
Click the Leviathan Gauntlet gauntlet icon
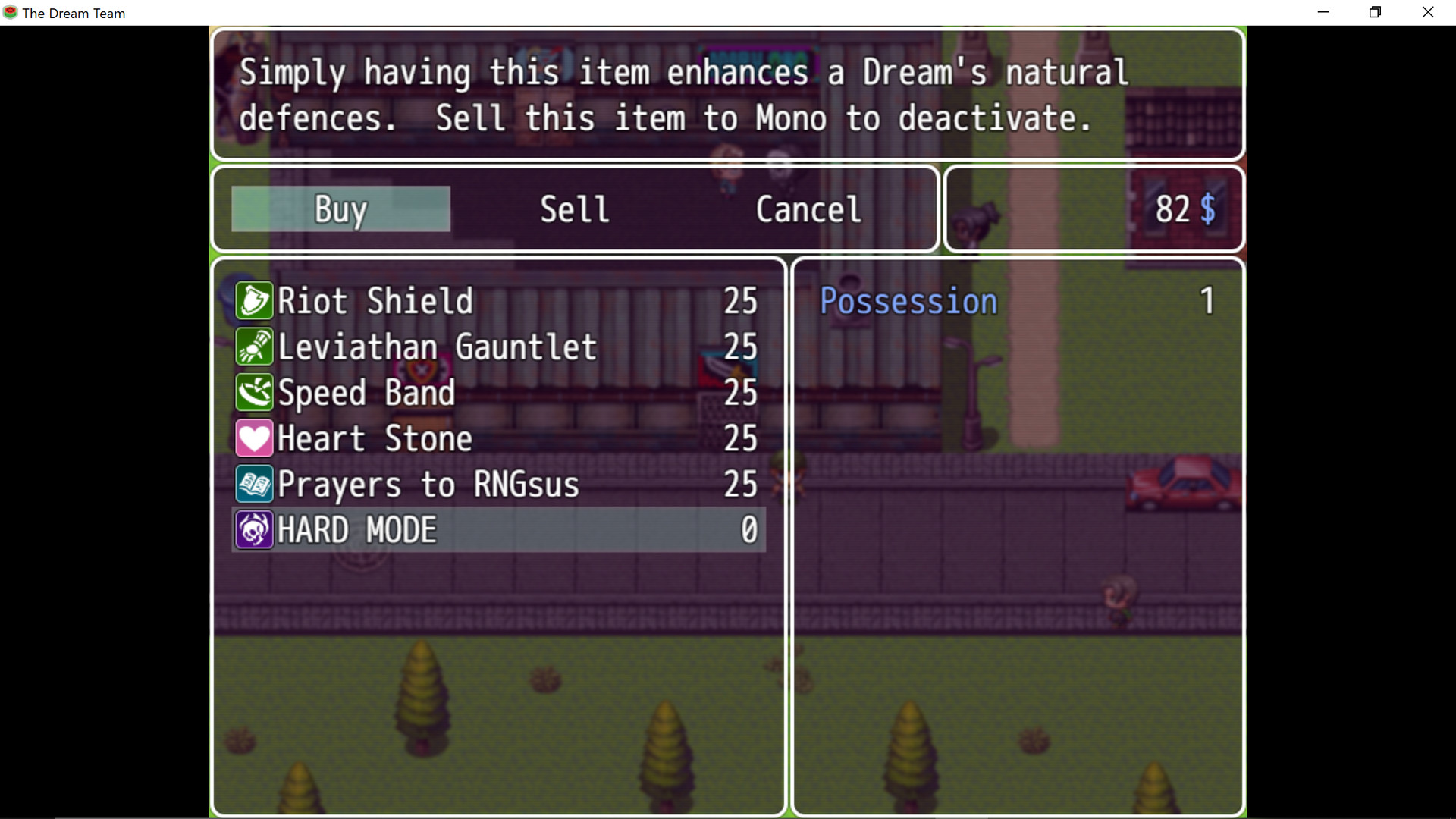click(254, 347)
